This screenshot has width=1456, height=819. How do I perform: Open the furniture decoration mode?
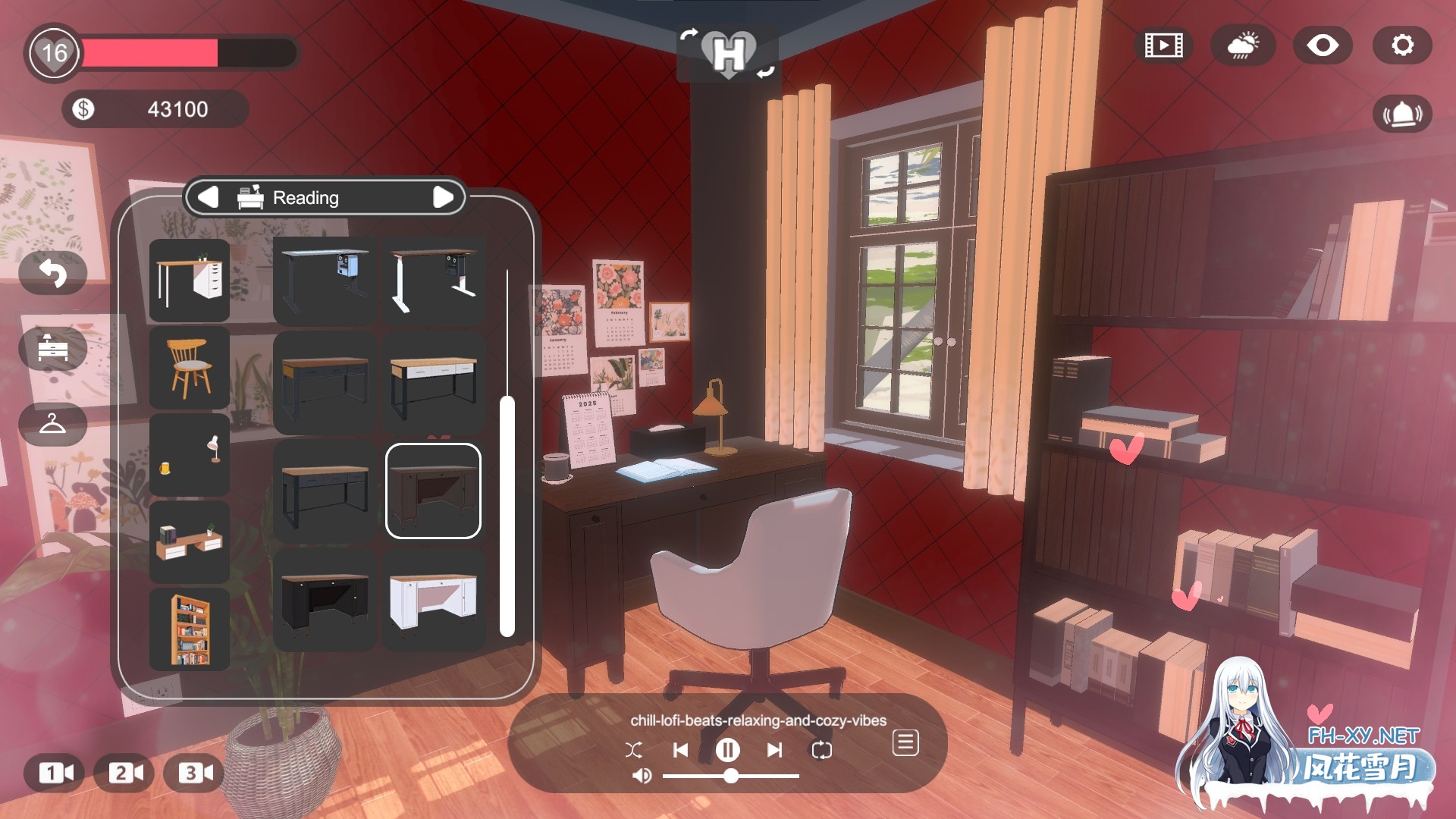point(52,348)
